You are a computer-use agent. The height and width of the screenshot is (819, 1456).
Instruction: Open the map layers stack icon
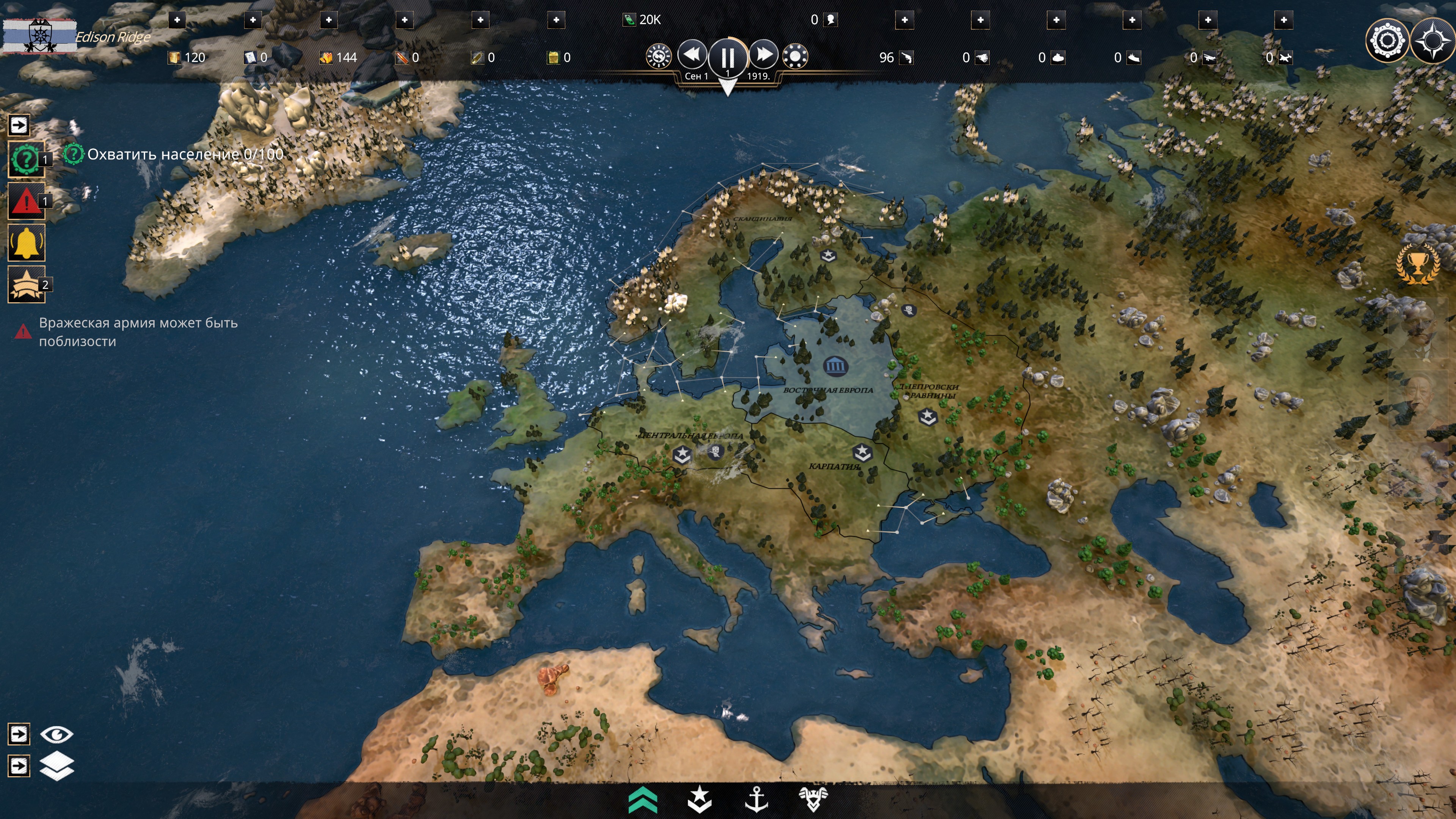(x=56, y=766)
